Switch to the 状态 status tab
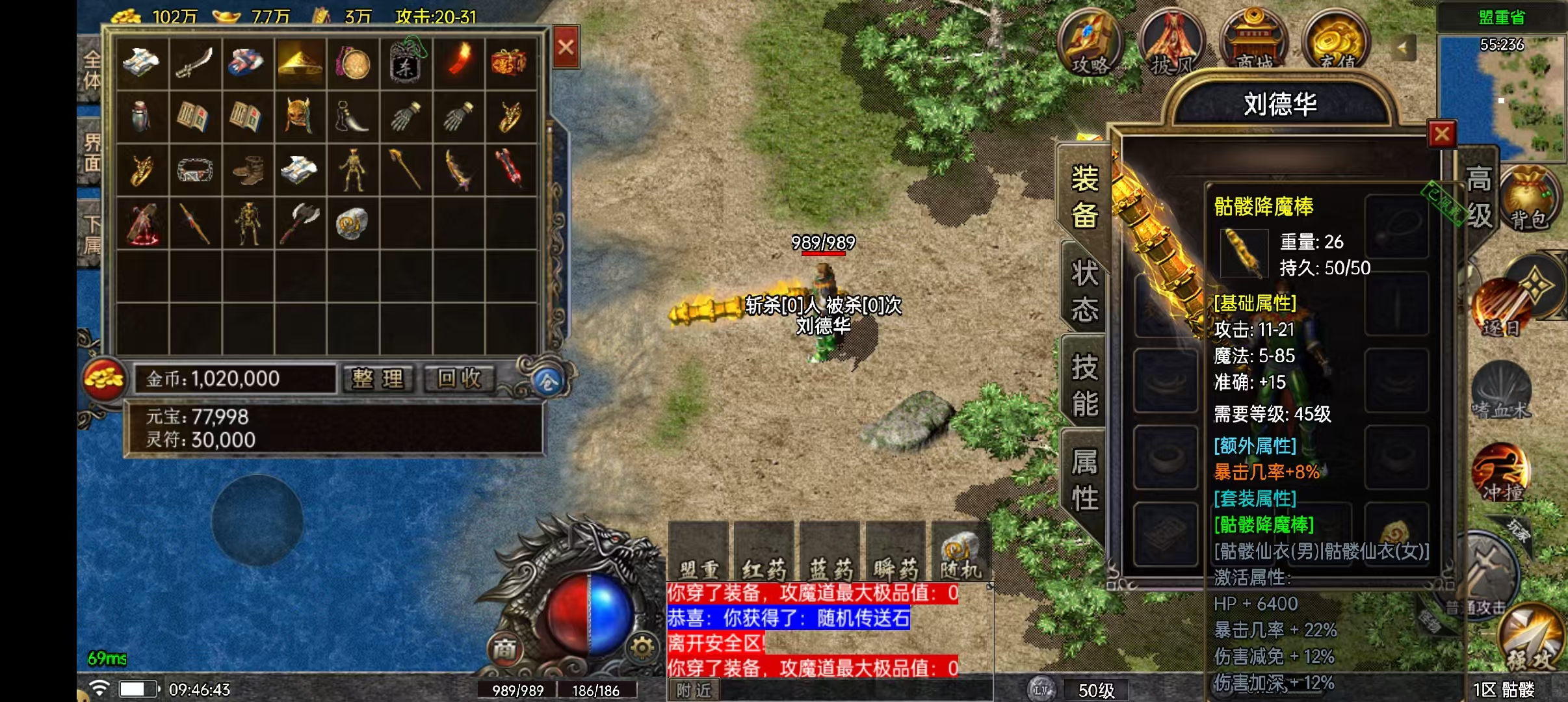The width and height of the screenshot is (1568, 702). [1084, 291]
